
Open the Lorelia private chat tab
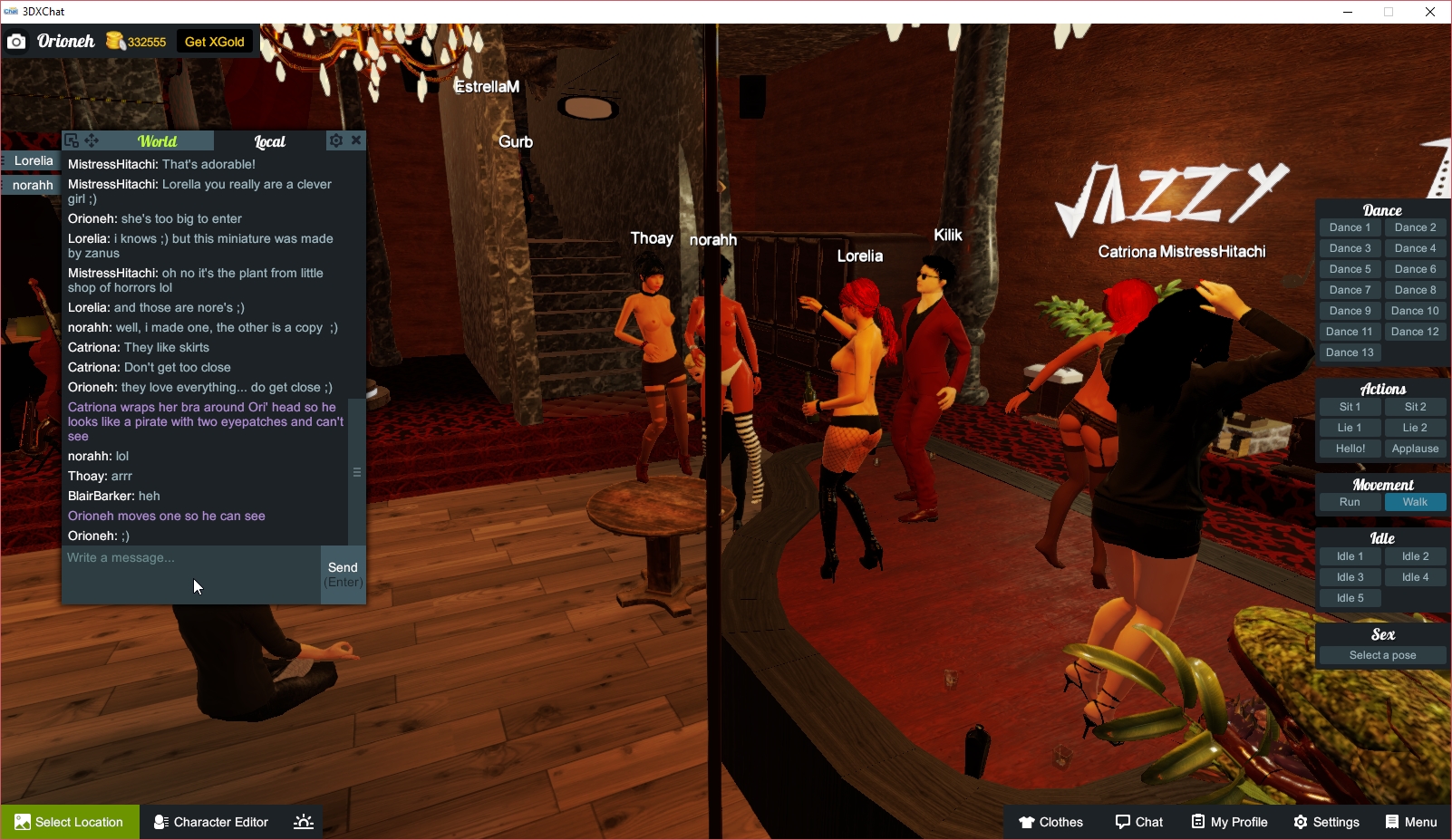(x=32, y=160)
